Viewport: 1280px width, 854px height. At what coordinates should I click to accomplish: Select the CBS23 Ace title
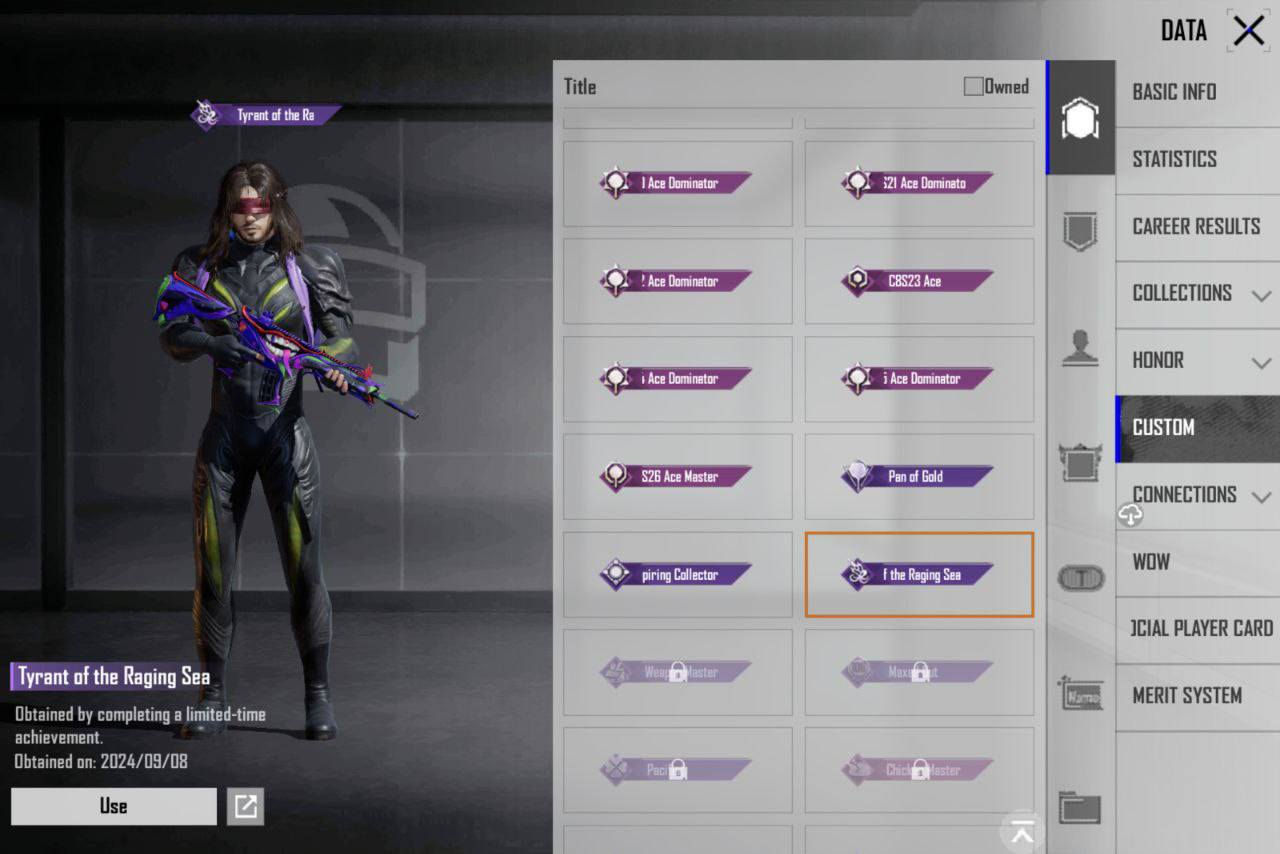(x=919, y=282)
